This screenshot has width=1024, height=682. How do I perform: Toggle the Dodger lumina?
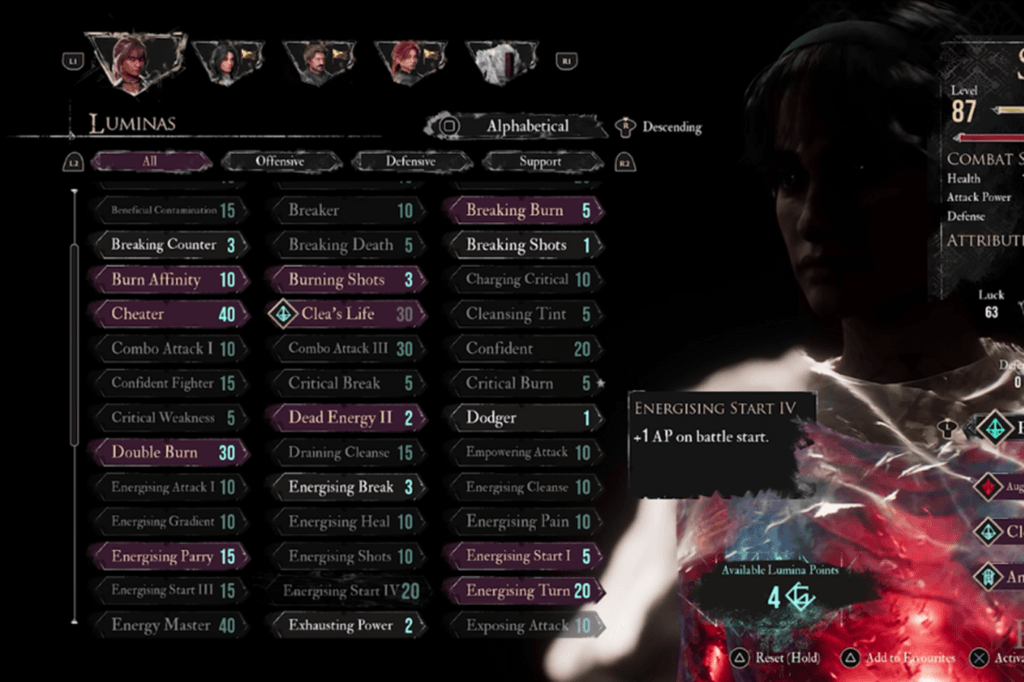click(x=522, y=418)
